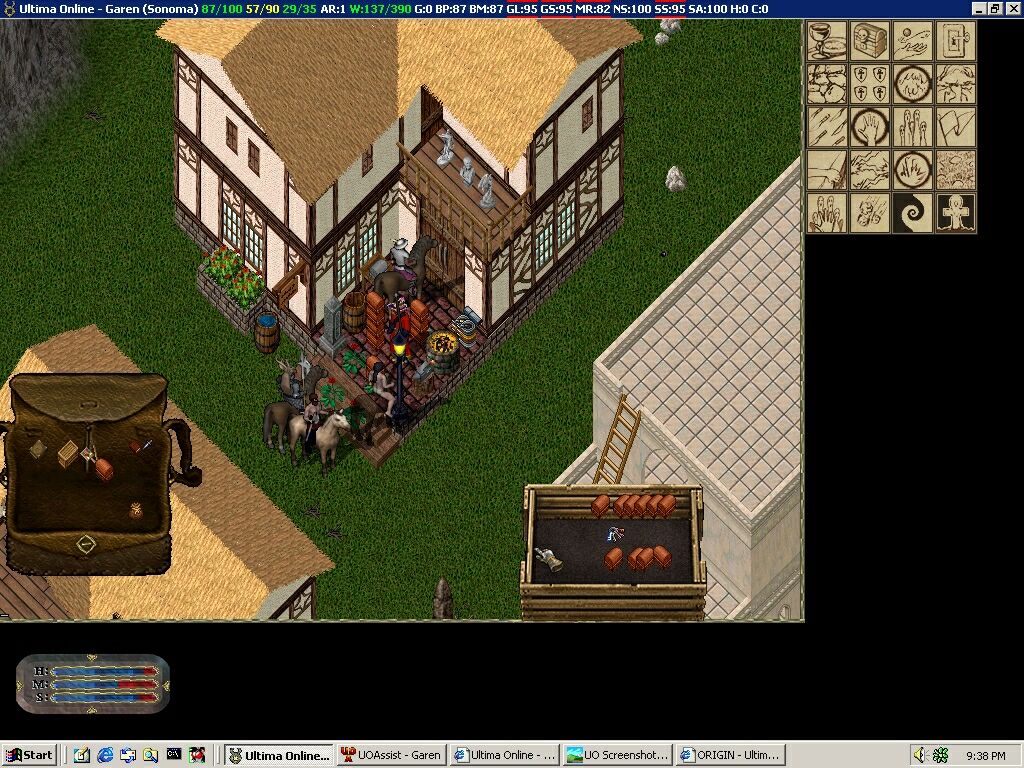Switch to the UO Screenshot taskbar window
The height and width of the screenshot is (768, 1024).
pyautogui.click(x=615, y=755)
